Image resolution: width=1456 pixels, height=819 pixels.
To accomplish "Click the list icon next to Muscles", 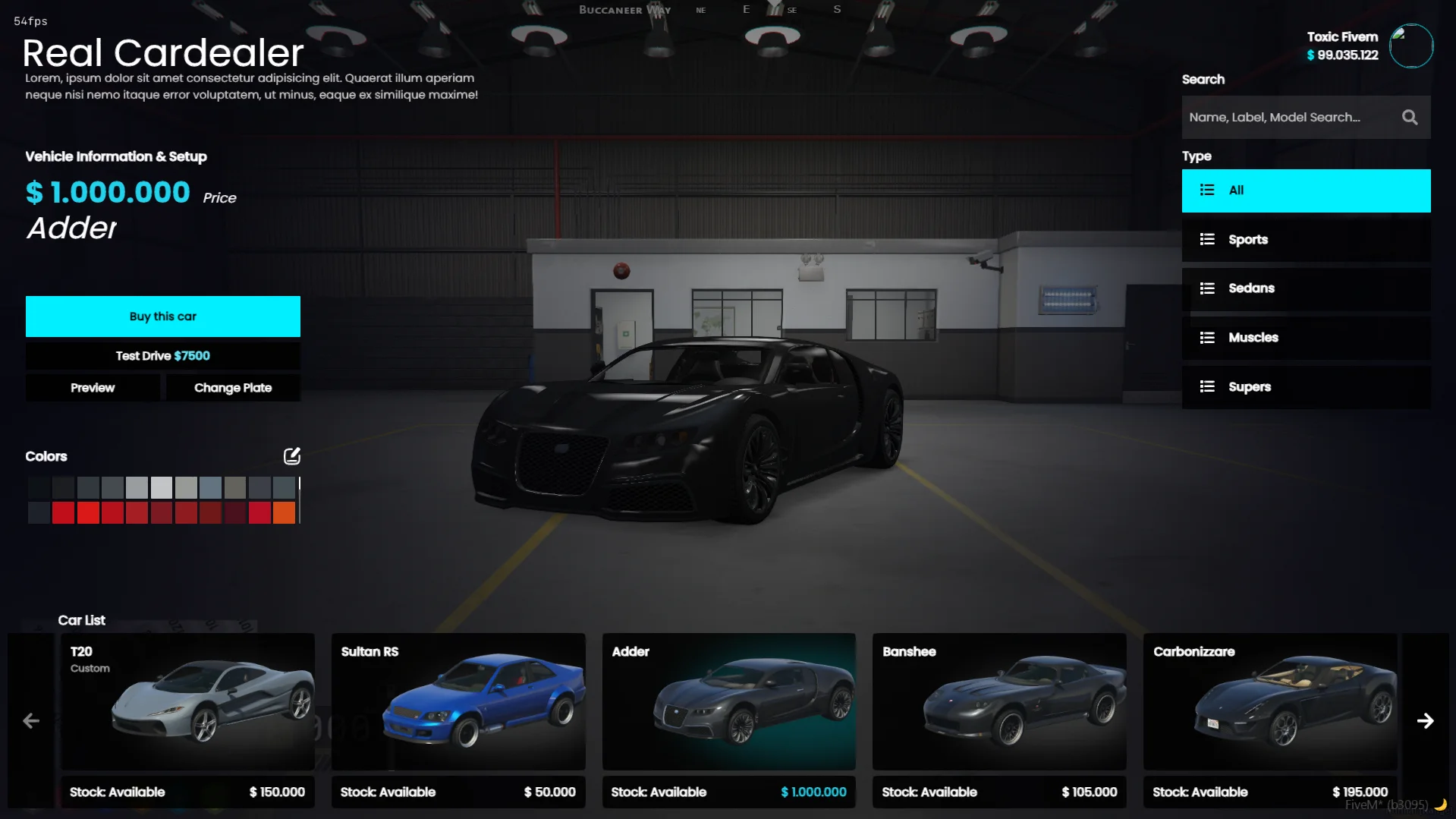I will tap(1208, 337).
